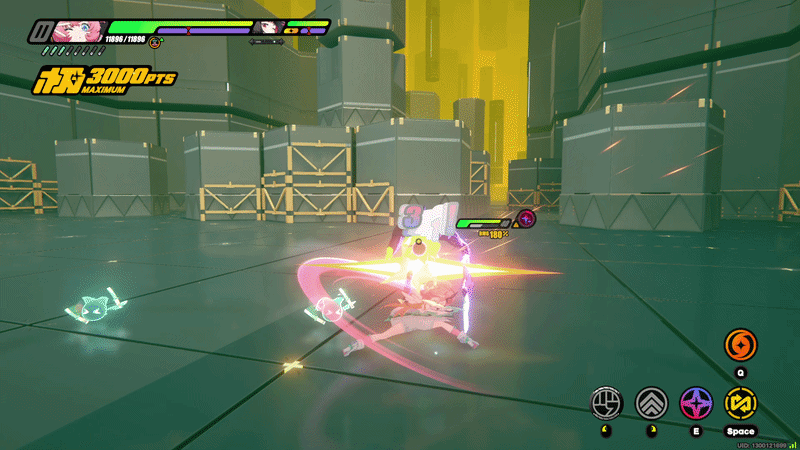Image resolution: width=800 pixels, height=450 pixels.
Task: Switch to the dark-haired teammate portrait
Action: pos(269,28)
